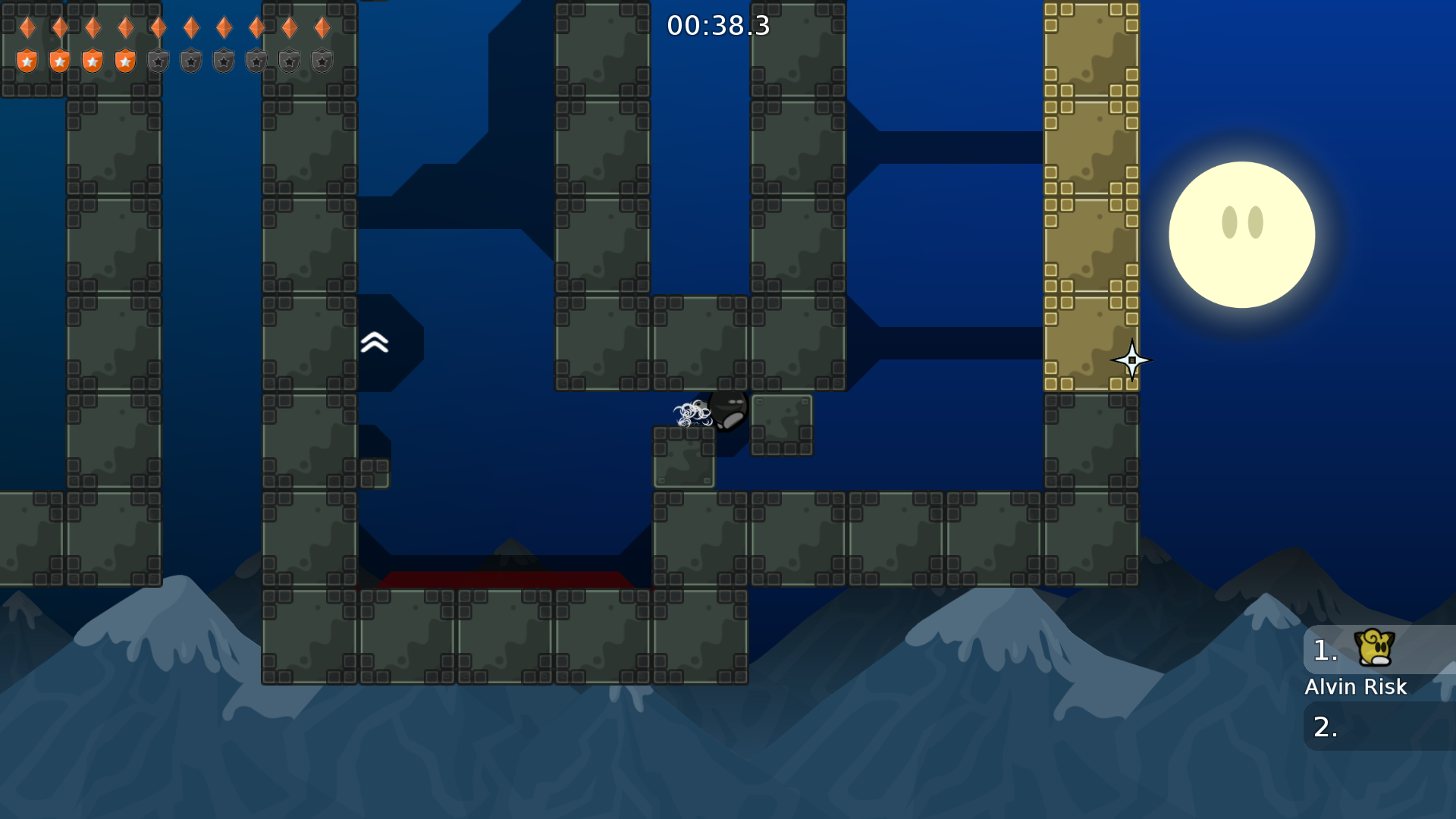
Task: Select the last gem icon on the top row
Action: click(x=322, y=27)
